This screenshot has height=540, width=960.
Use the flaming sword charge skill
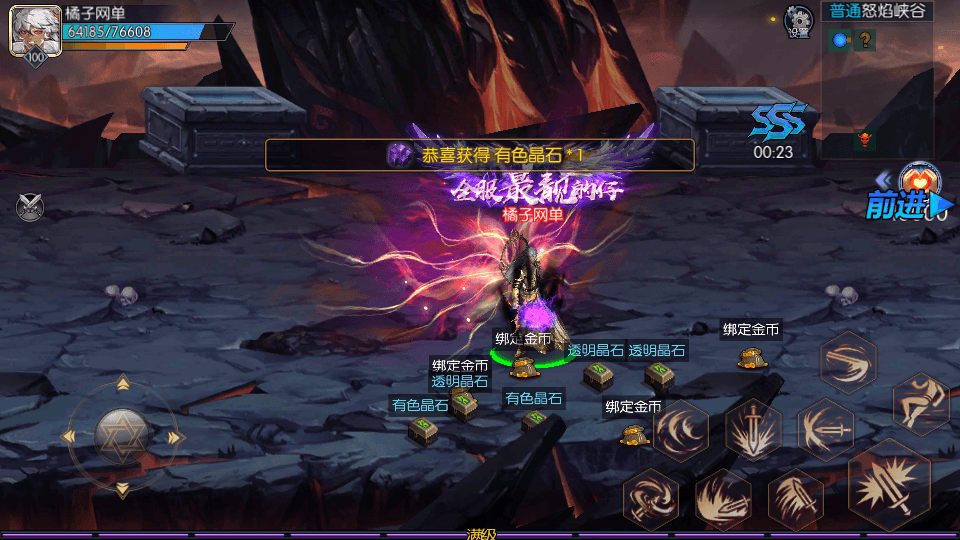click(x=723, y=498)
